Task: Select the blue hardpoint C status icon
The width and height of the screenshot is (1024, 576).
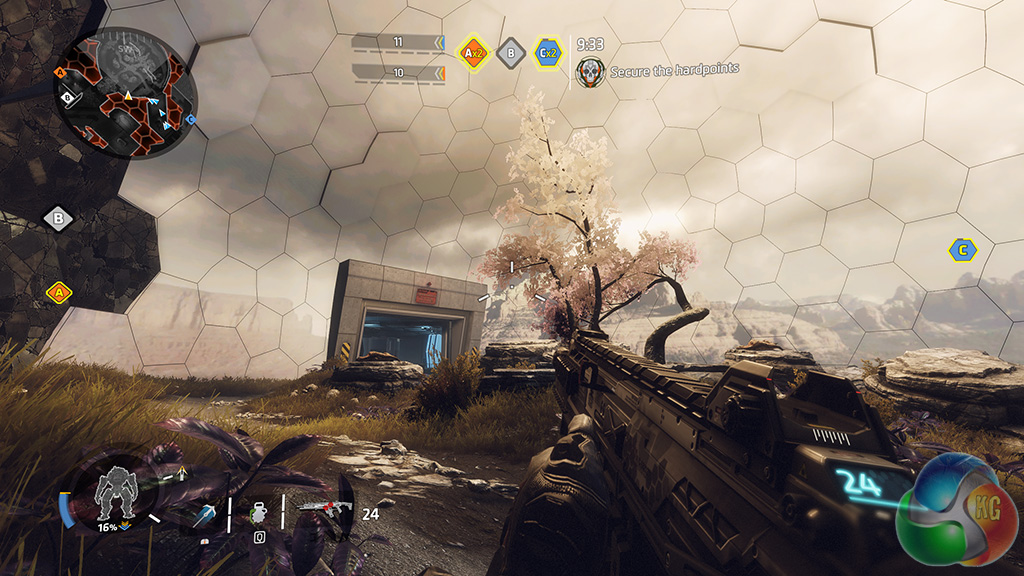Action: [547, 52]
